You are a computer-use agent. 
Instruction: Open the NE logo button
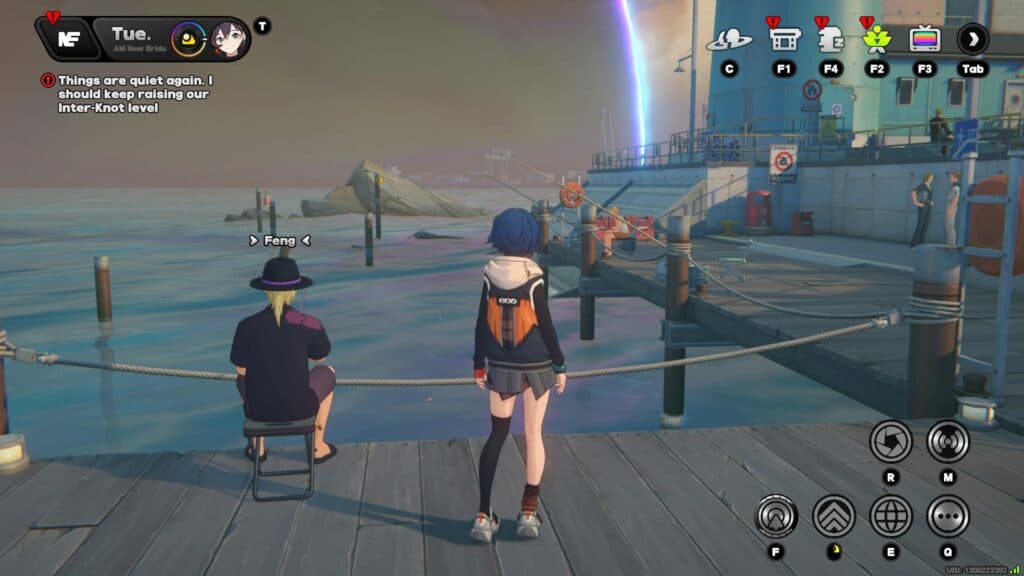pos(68,39)
